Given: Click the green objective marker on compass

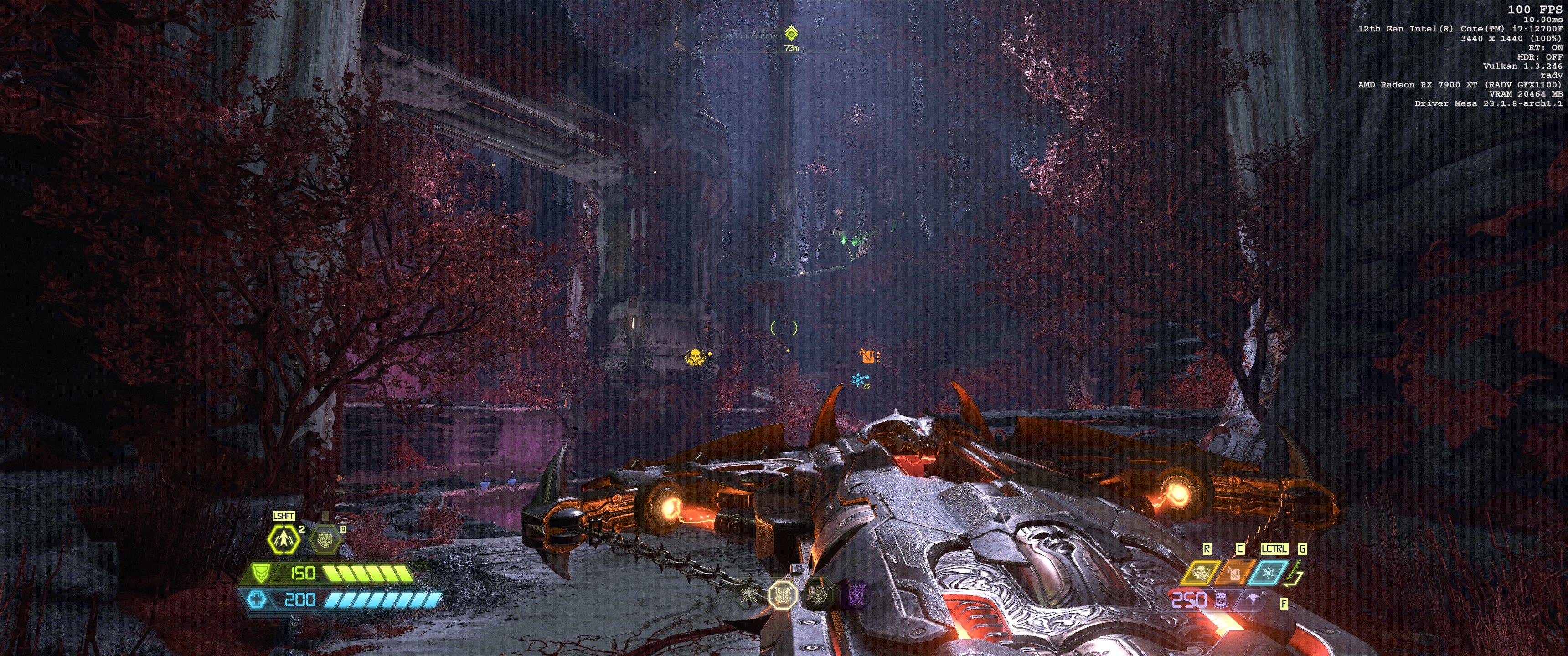Looking at the screenshot, I should pyautogui.click(x=791, y=33).
